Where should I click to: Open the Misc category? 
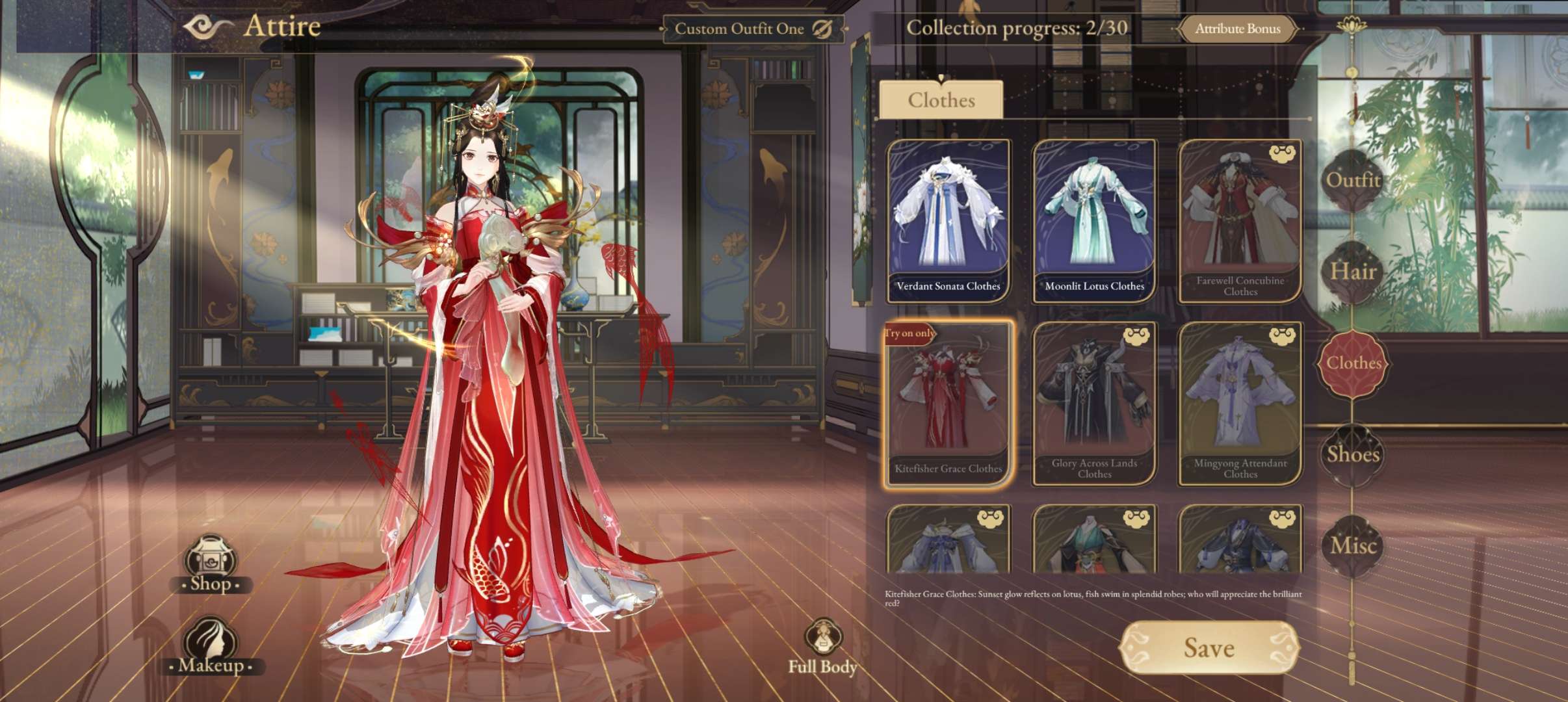point(1353,546)
